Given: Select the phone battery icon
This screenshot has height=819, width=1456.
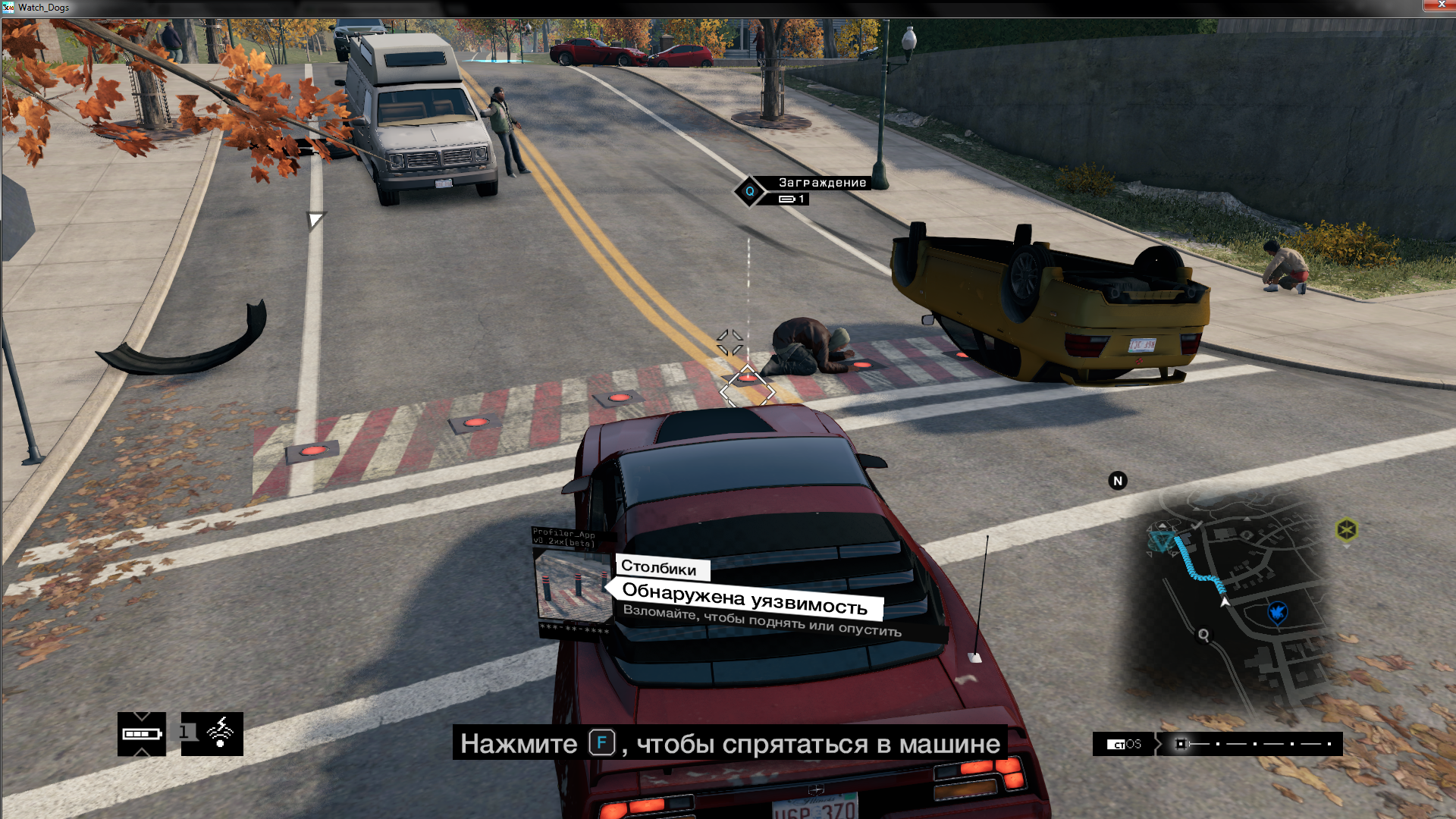Looking at the screenshot, I should (142, 734).
